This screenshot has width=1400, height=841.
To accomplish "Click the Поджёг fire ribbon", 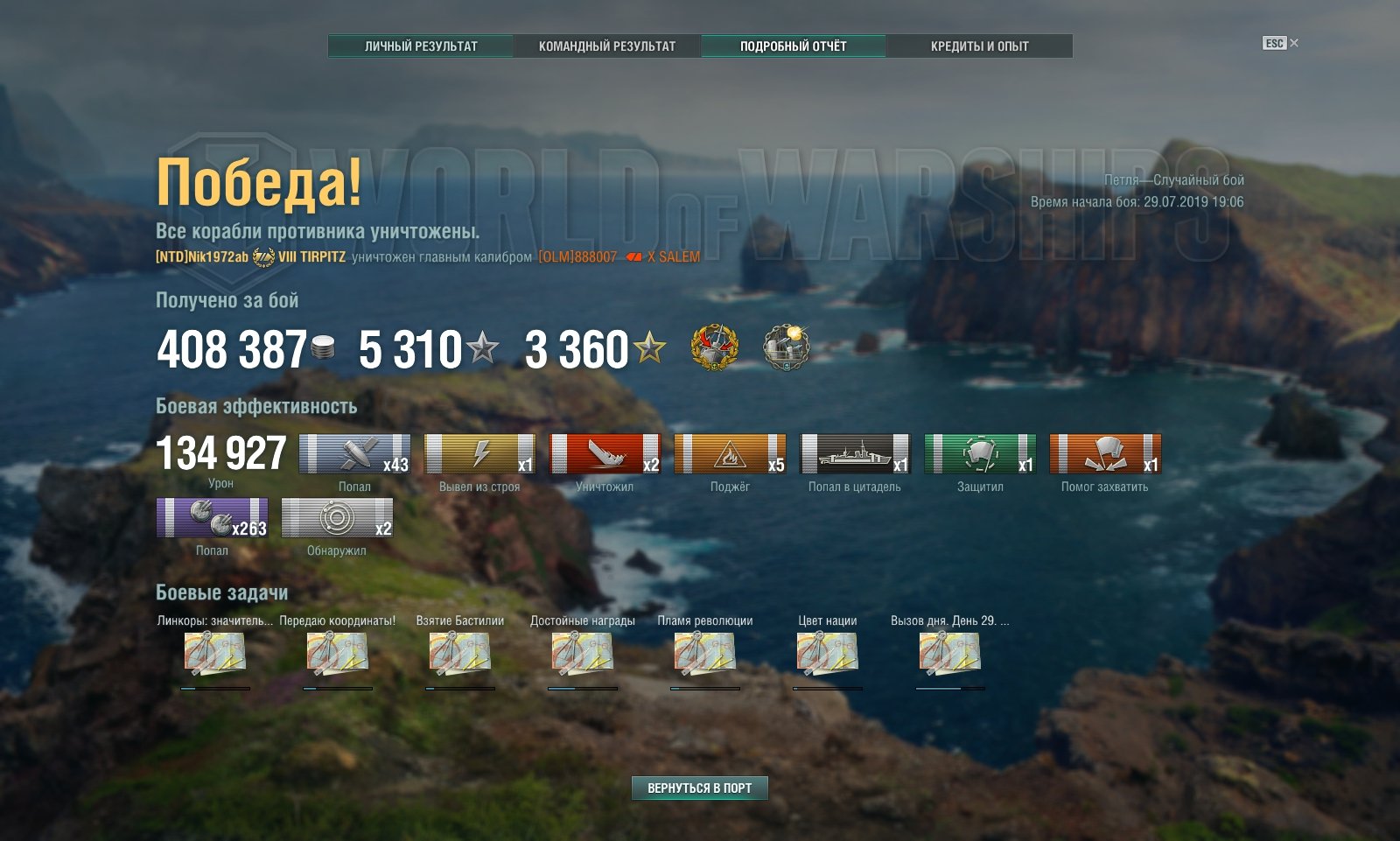I will pos(730,454).
